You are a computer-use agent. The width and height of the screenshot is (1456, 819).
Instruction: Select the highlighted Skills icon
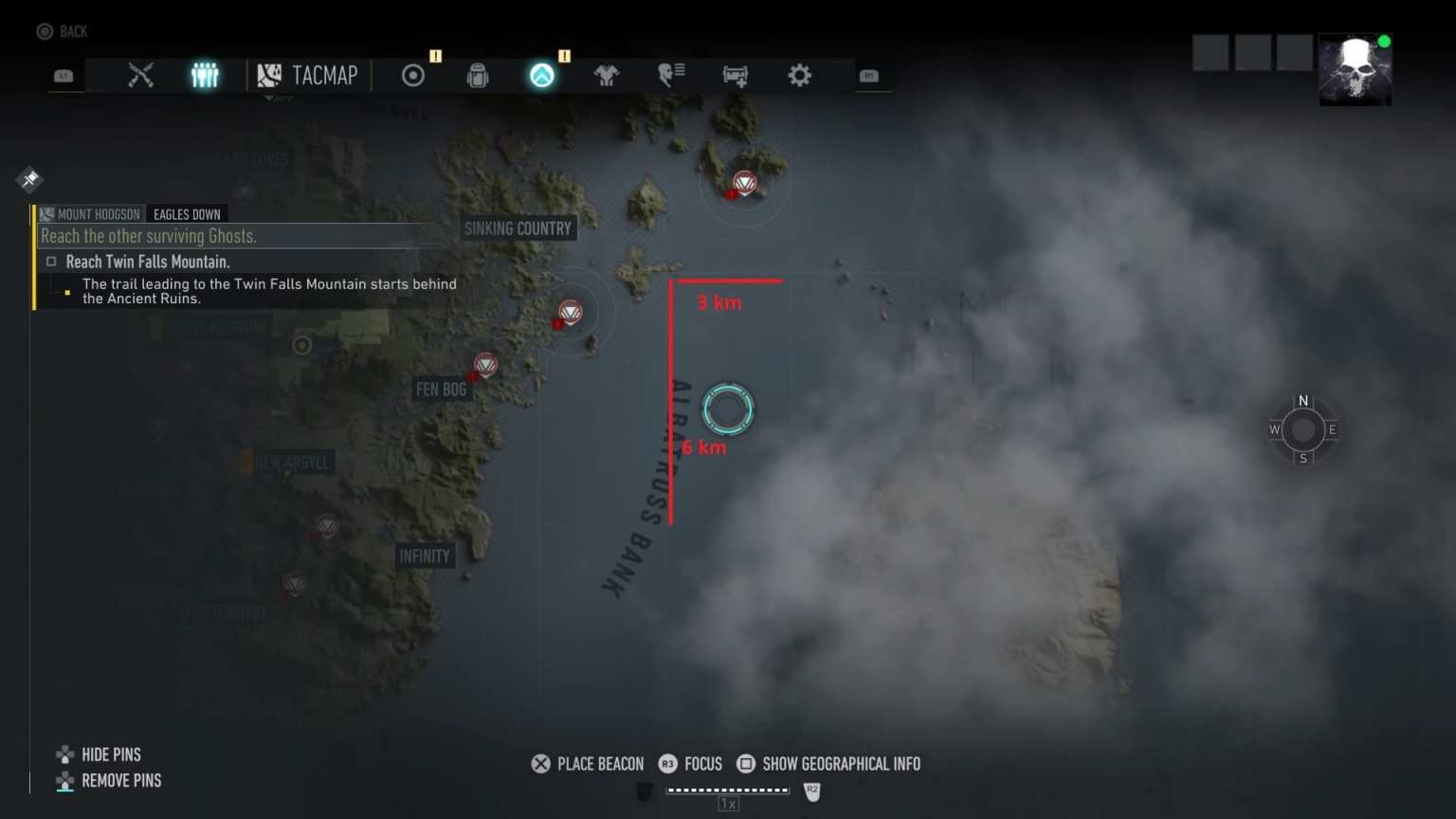tap(541, 75)
